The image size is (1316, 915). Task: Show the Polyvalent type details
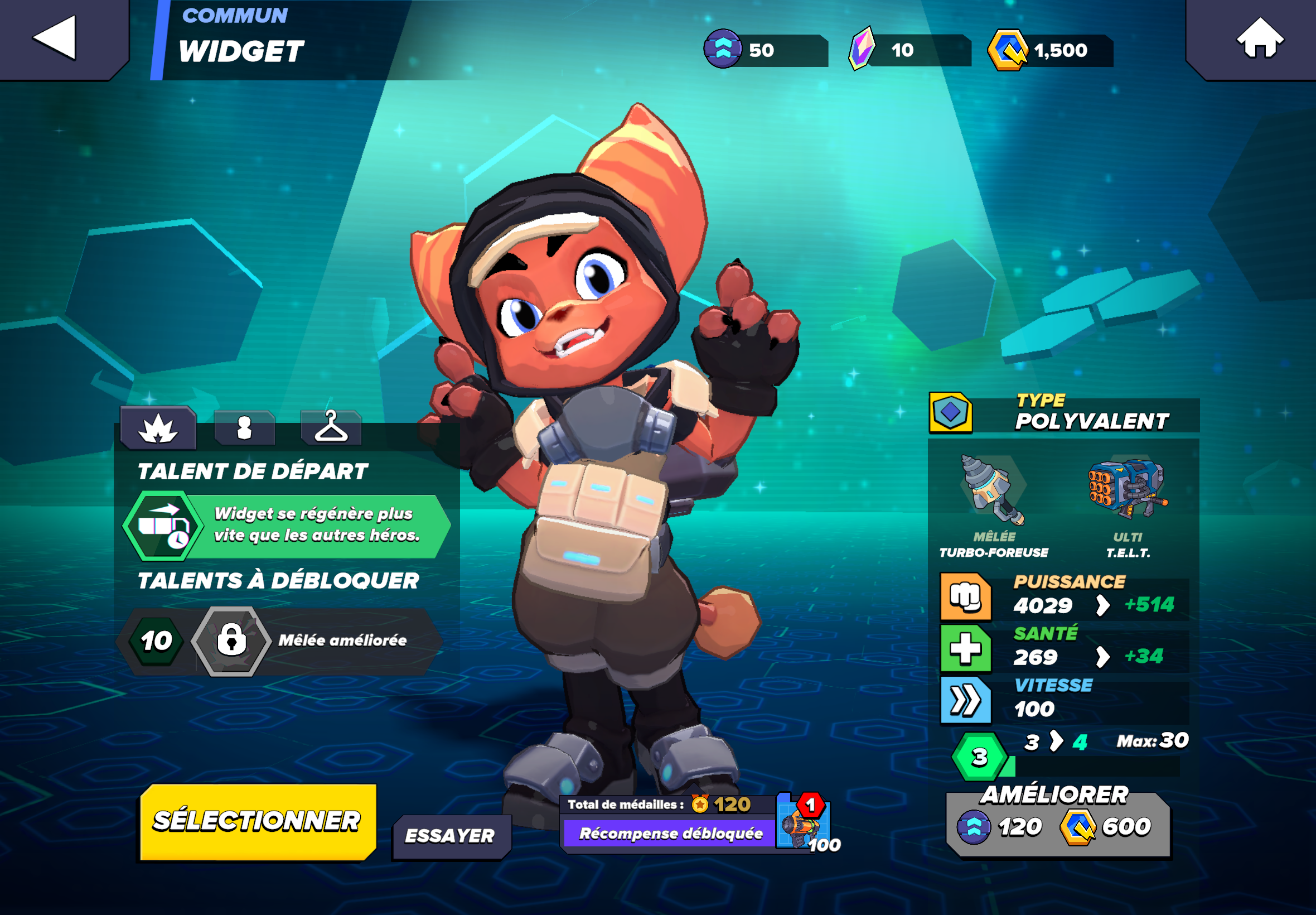point(1063,413)
